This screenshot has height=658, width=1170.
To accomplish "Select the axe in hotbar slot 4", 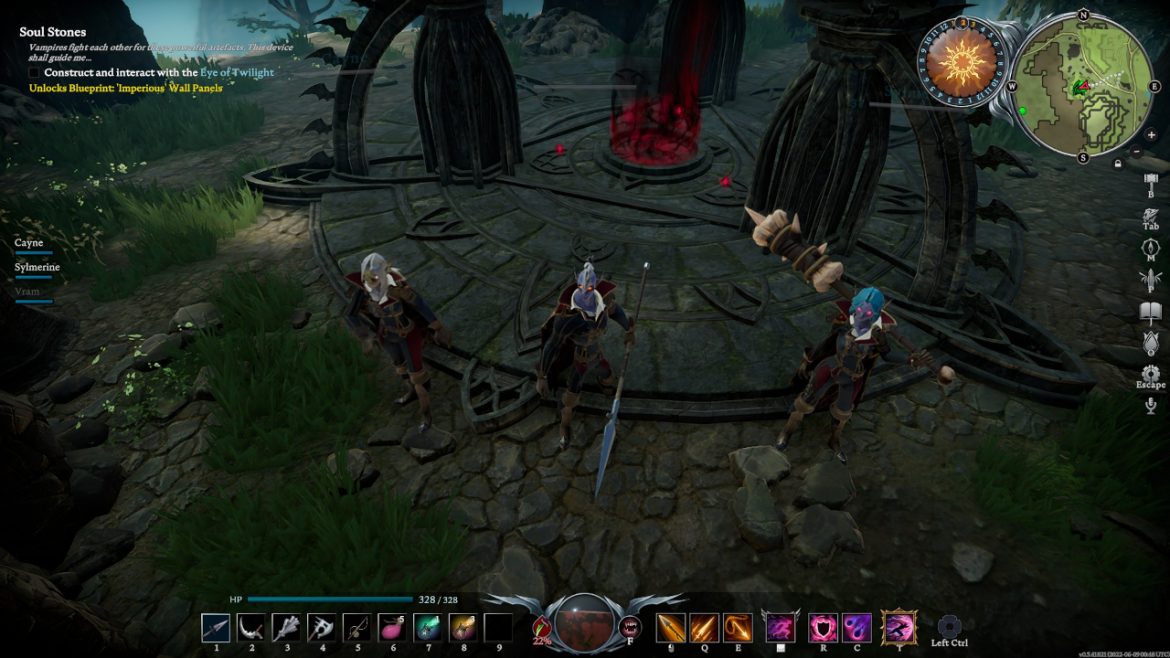I will [x=321, y=627].
